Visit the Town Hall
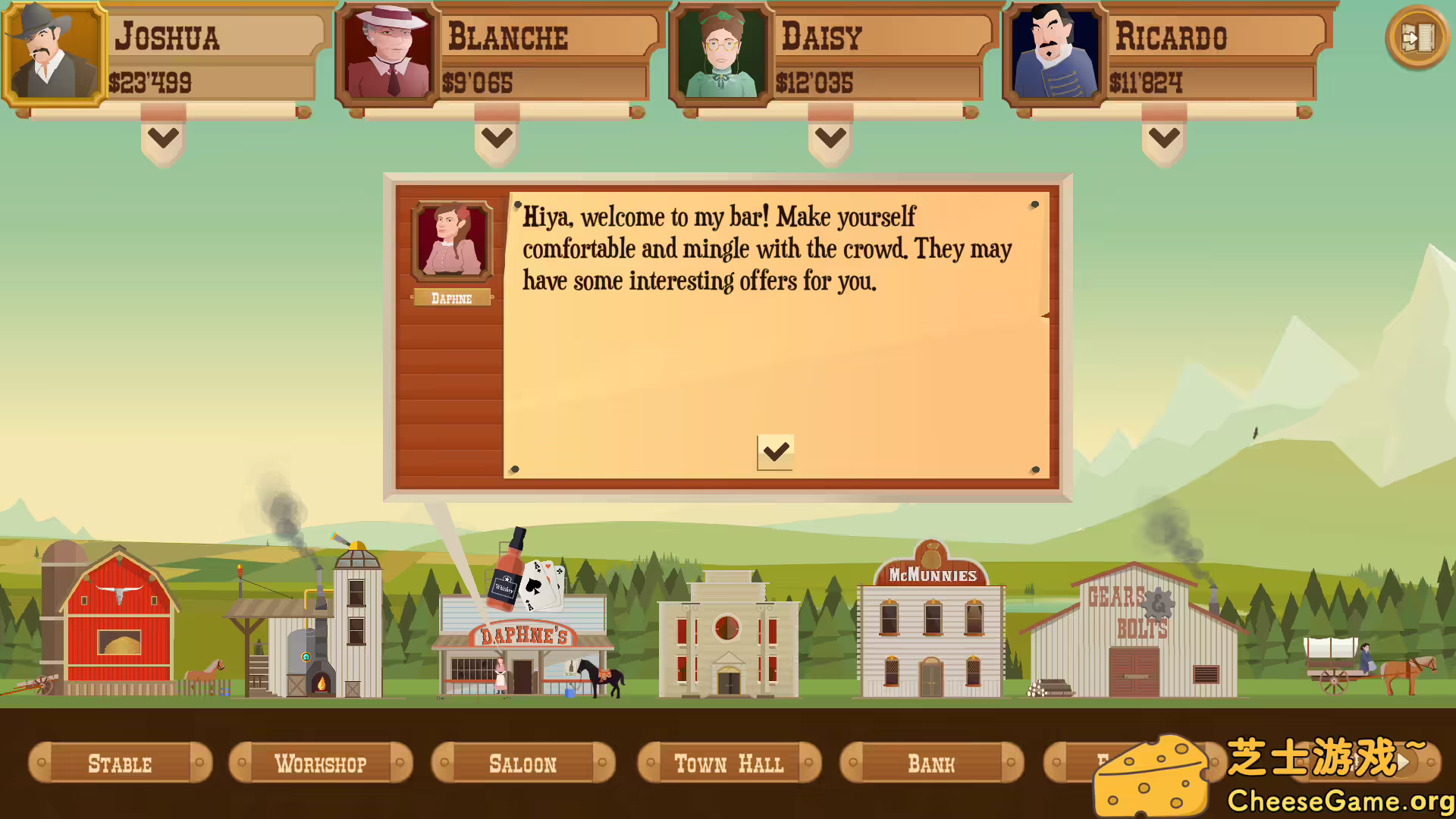This screenshot has height=819, width=1456. point(729,763)
